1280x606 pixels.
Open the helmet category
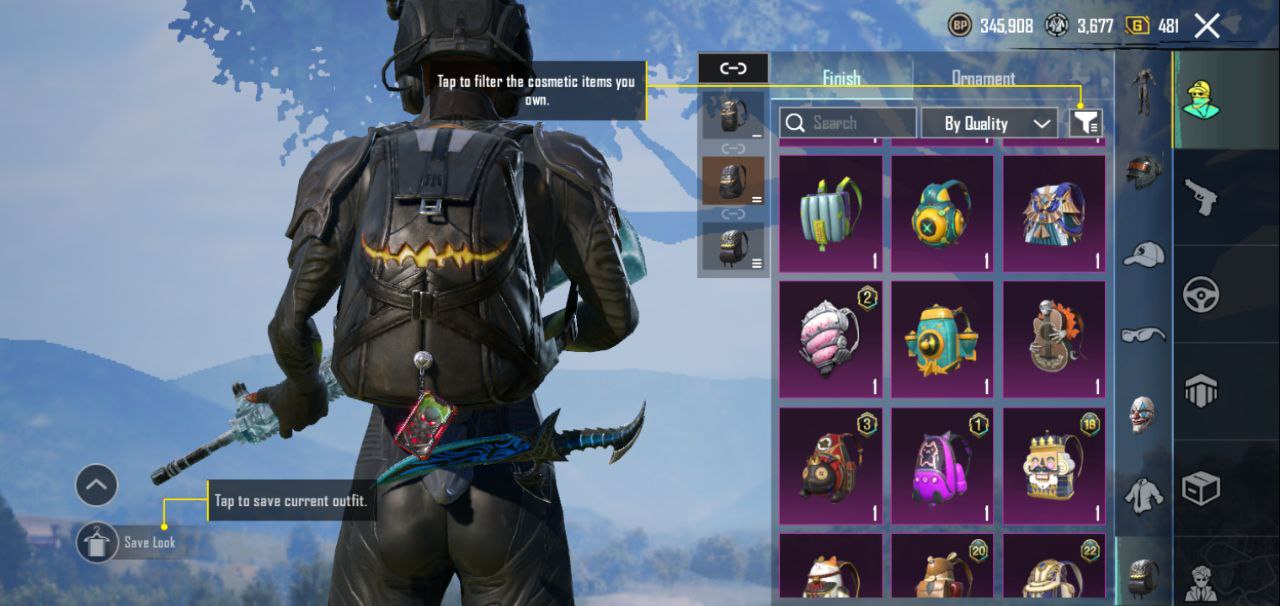point(1143,172)
